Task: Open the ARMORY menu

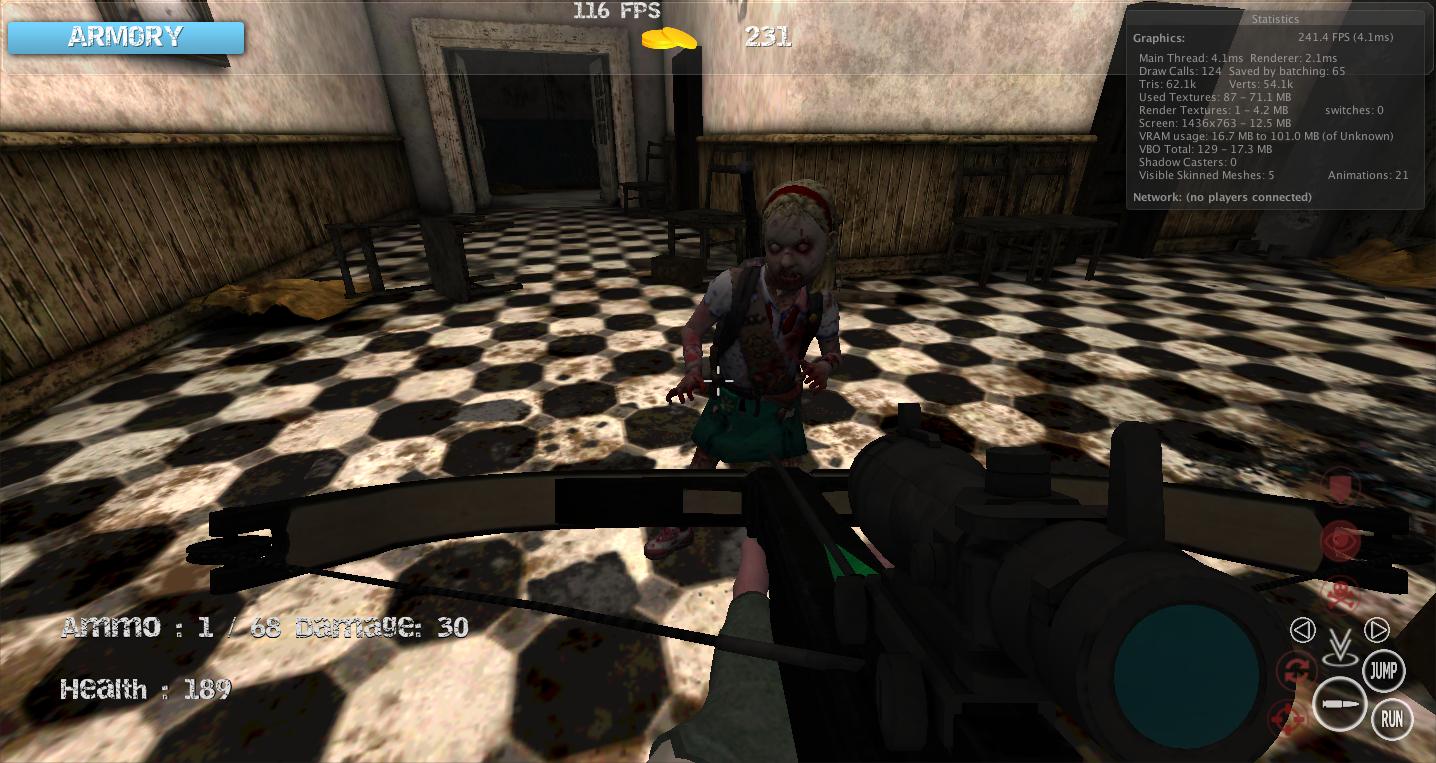Action: tap(125, 37)
